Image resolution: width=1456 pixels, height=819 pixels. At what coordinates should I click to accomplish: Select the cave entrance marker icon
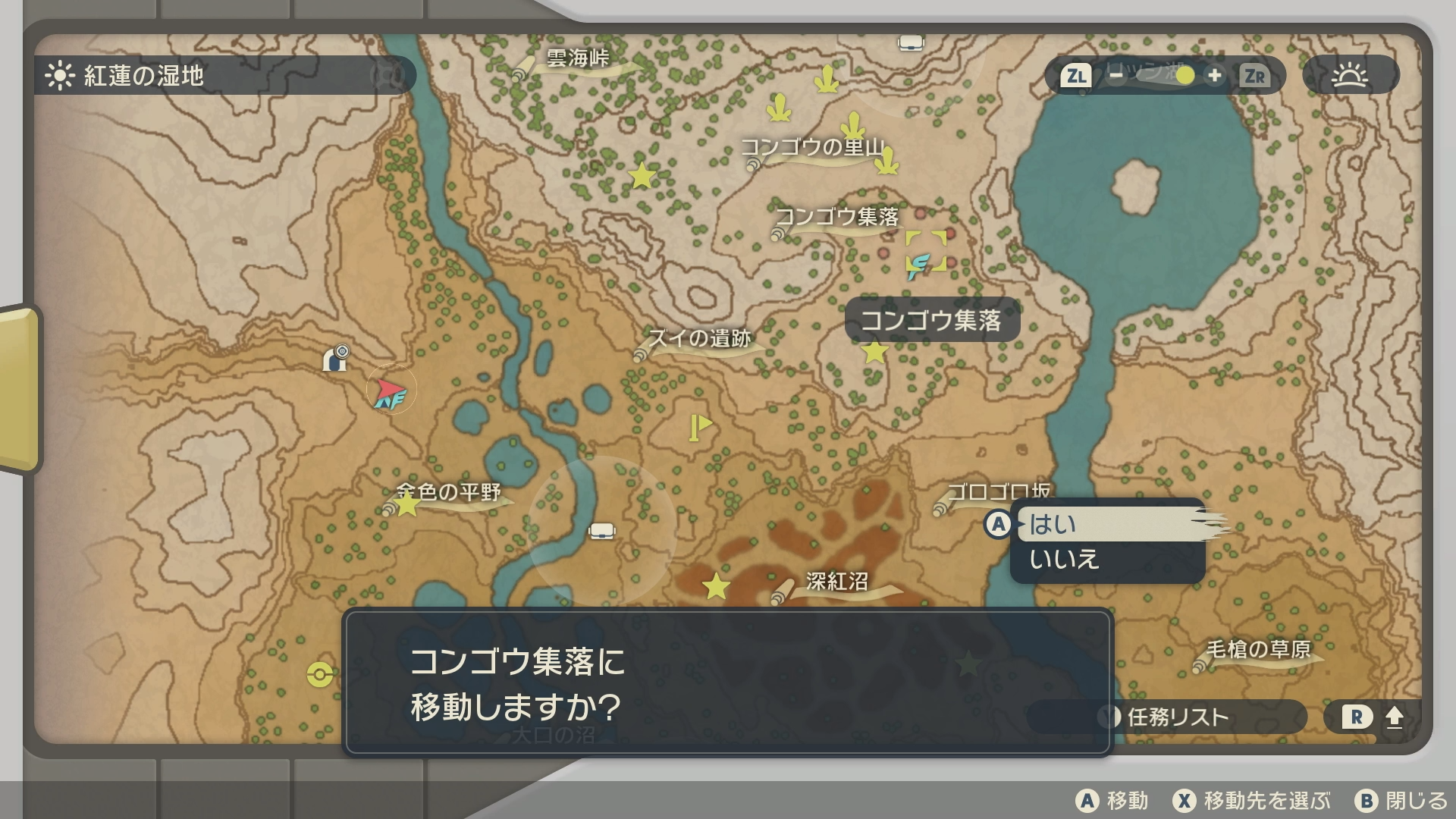tap(335, 358)
